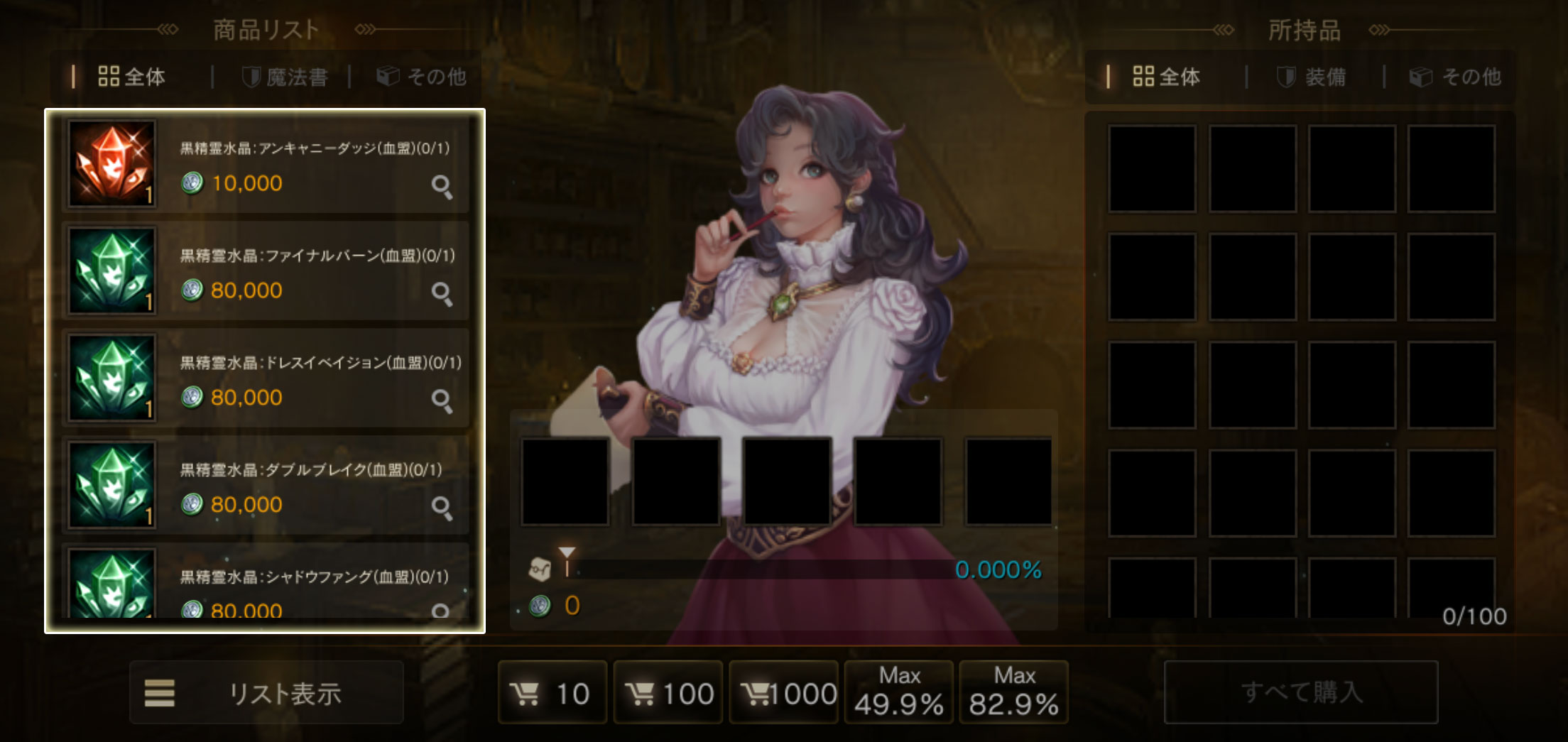The height and width of the screenshot is (742, 1568).
Task: Toggle the リスト表示 list view button
Action: (x=266, y=693)
